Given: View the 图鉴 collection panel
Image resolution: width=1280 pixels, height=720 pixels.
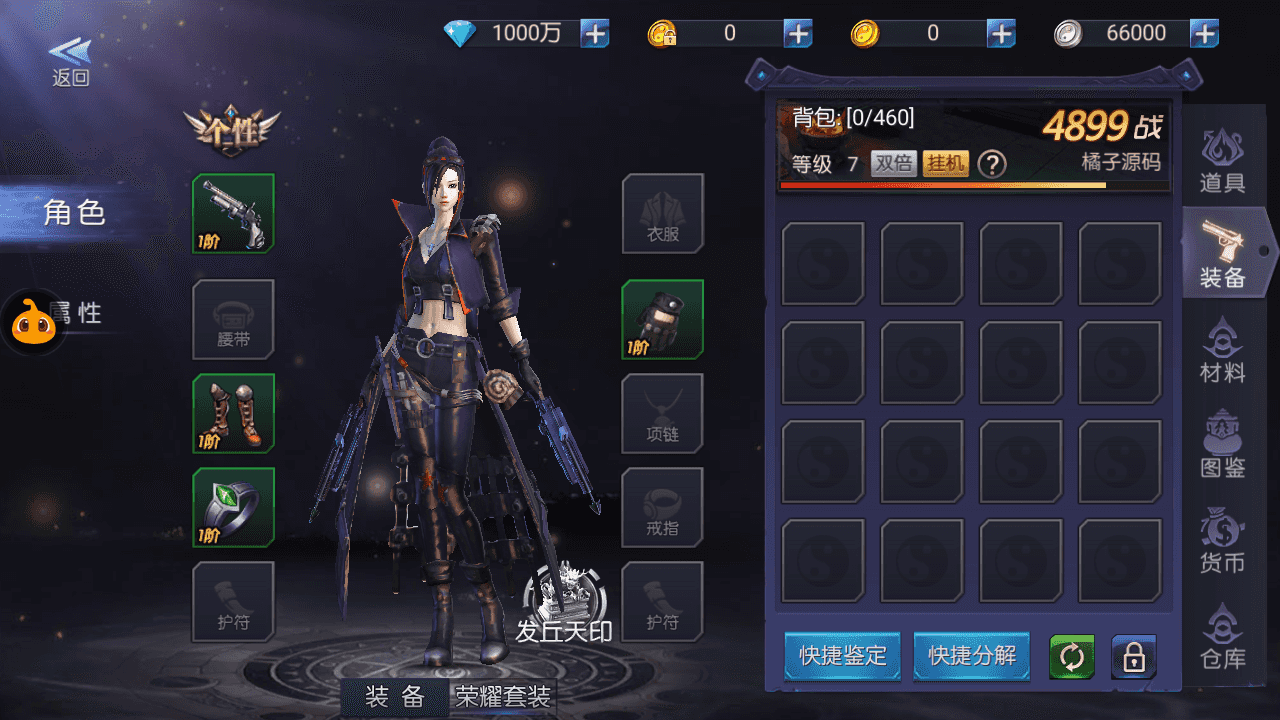Looking at the screenshot, I should [x=1221, y=445].
